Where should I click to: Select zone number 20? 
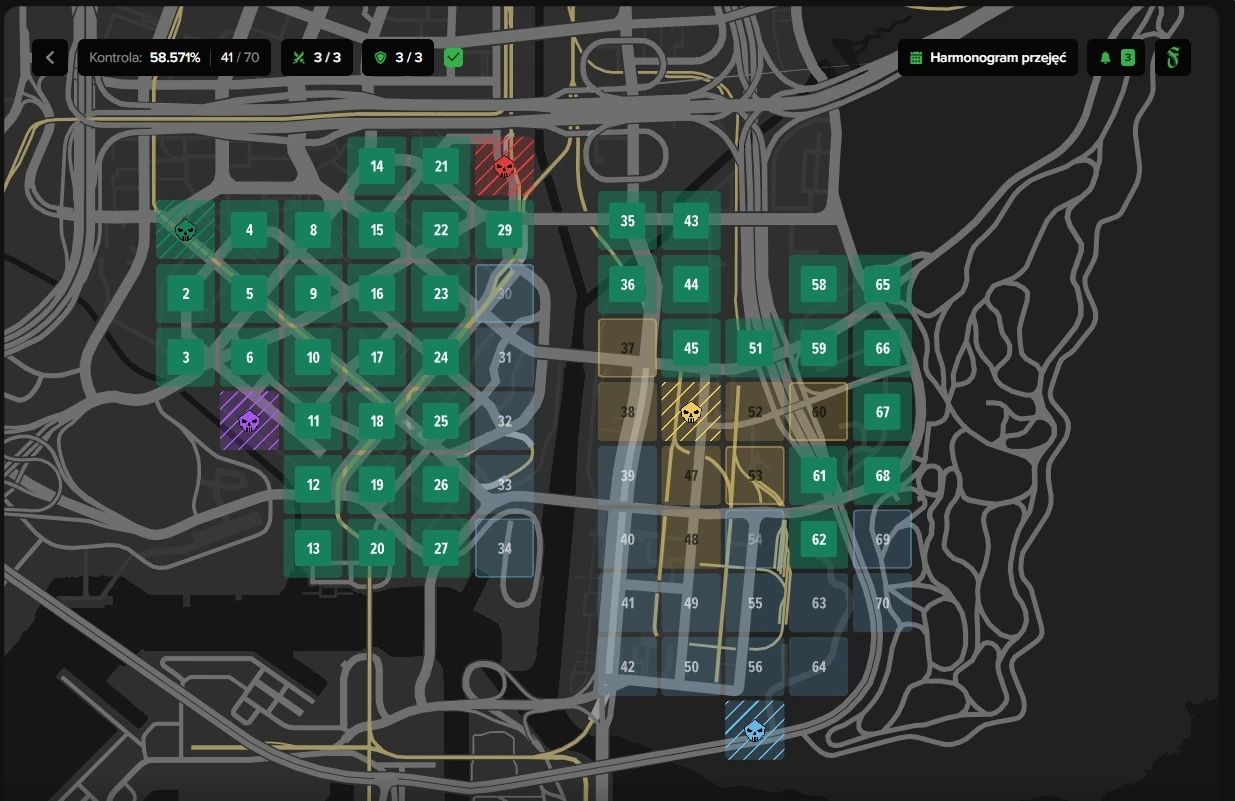[x=377, y=548]
